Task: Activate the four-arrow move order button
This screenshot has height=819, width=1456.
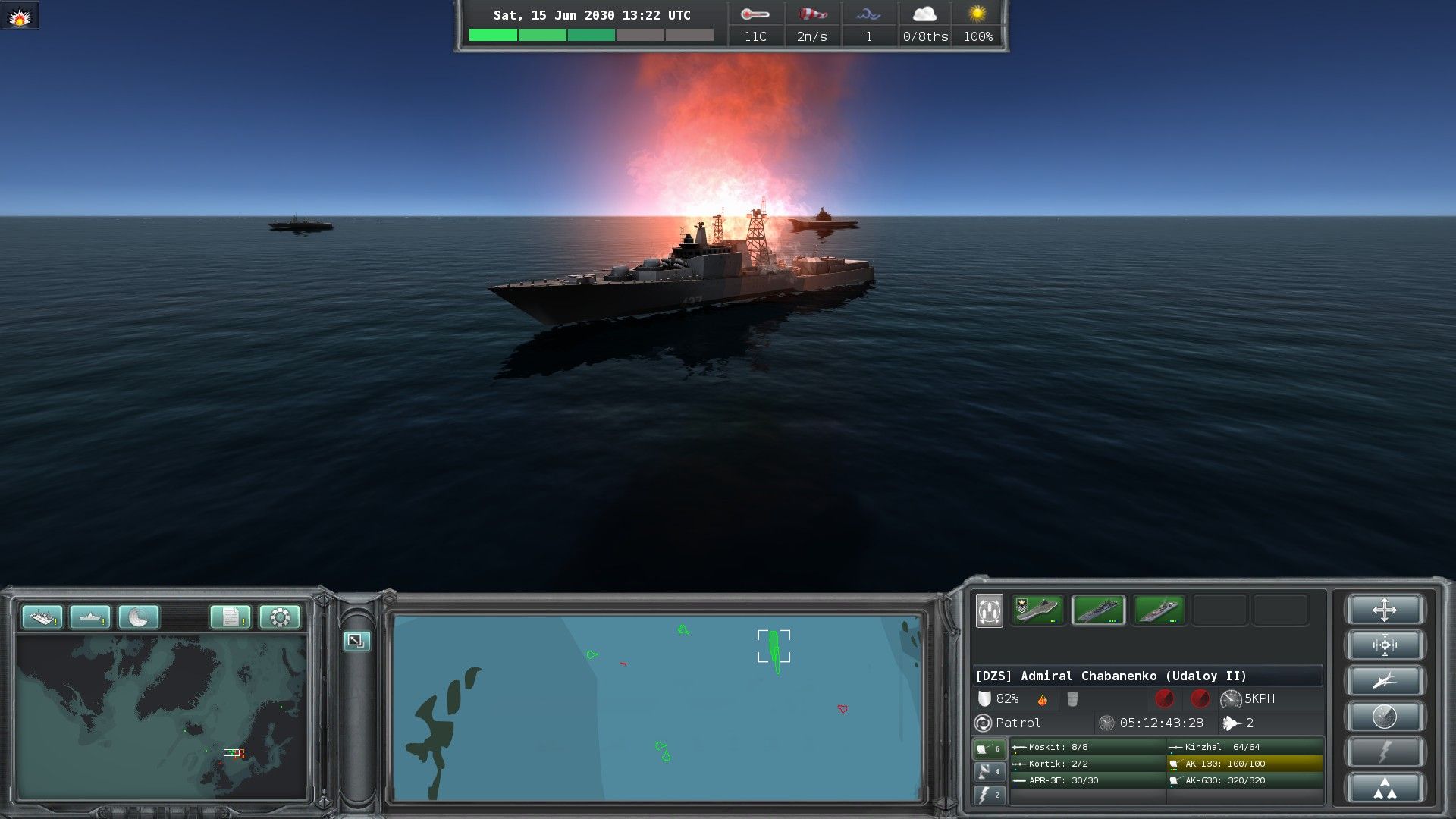Action: click(x=1384, y=610)
